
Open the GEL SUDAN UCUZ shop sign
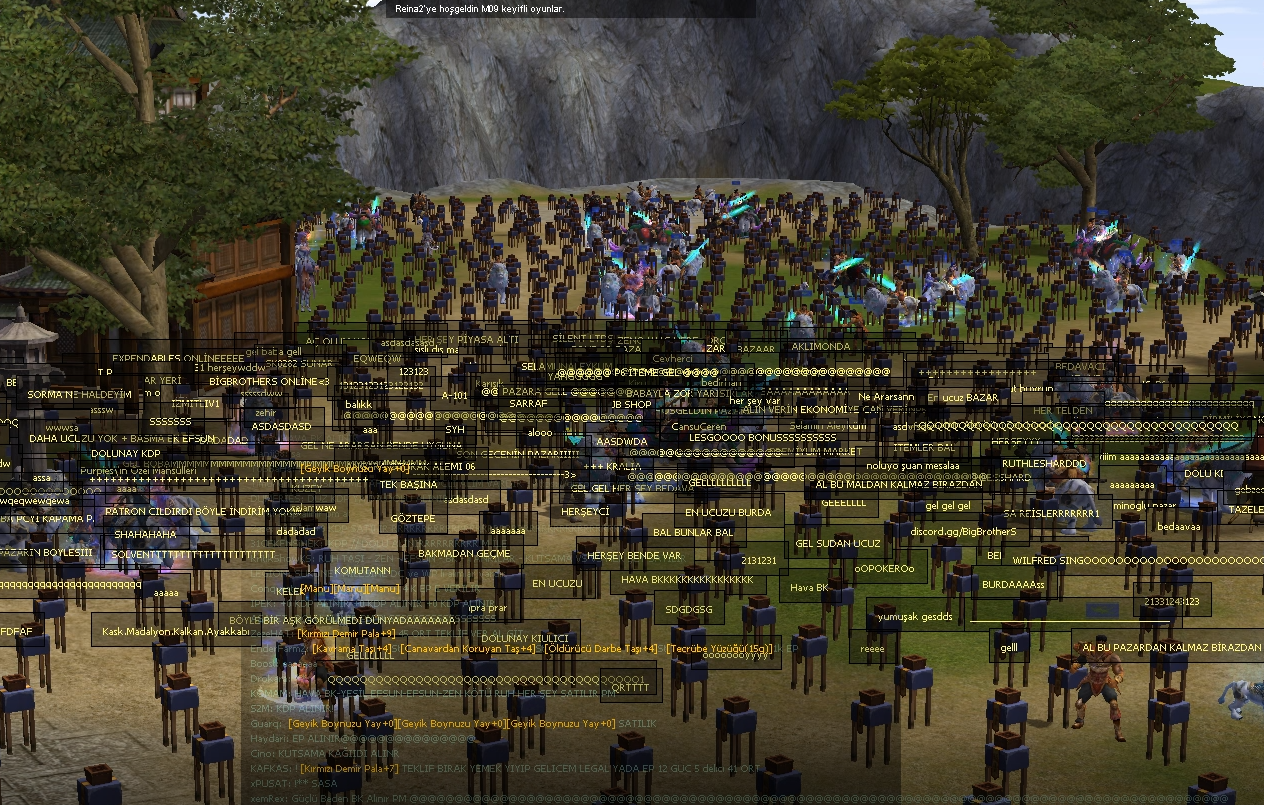[x=838, y=544]
